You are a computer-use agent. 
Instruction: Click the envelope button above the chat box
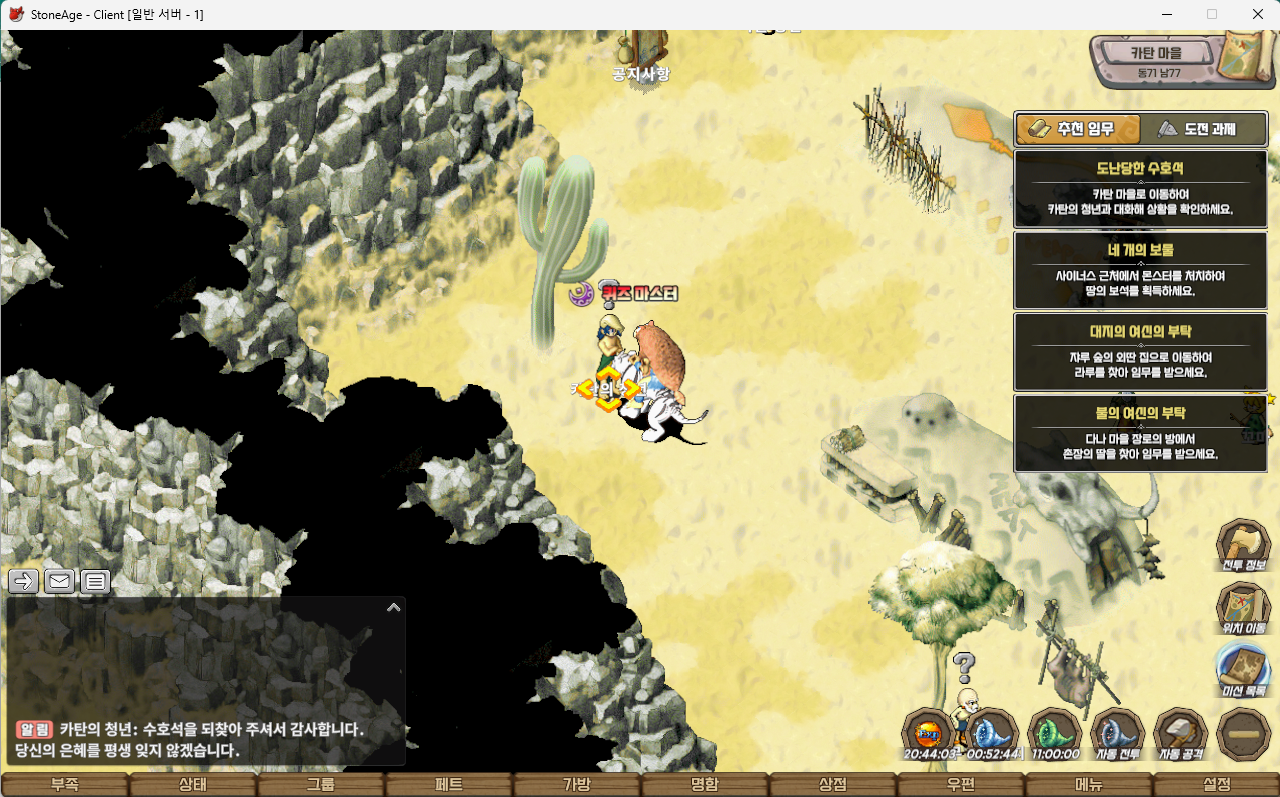pyautogui.click(x=60, y=581)
